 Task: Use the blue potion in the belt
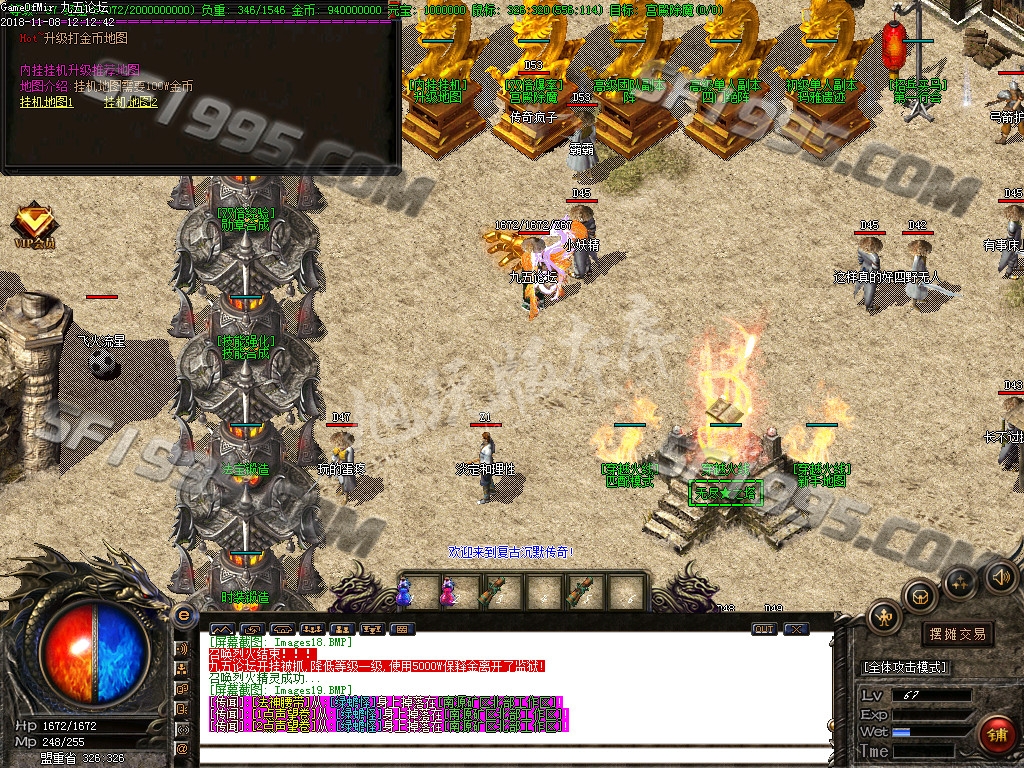click(x=403, y=592)
